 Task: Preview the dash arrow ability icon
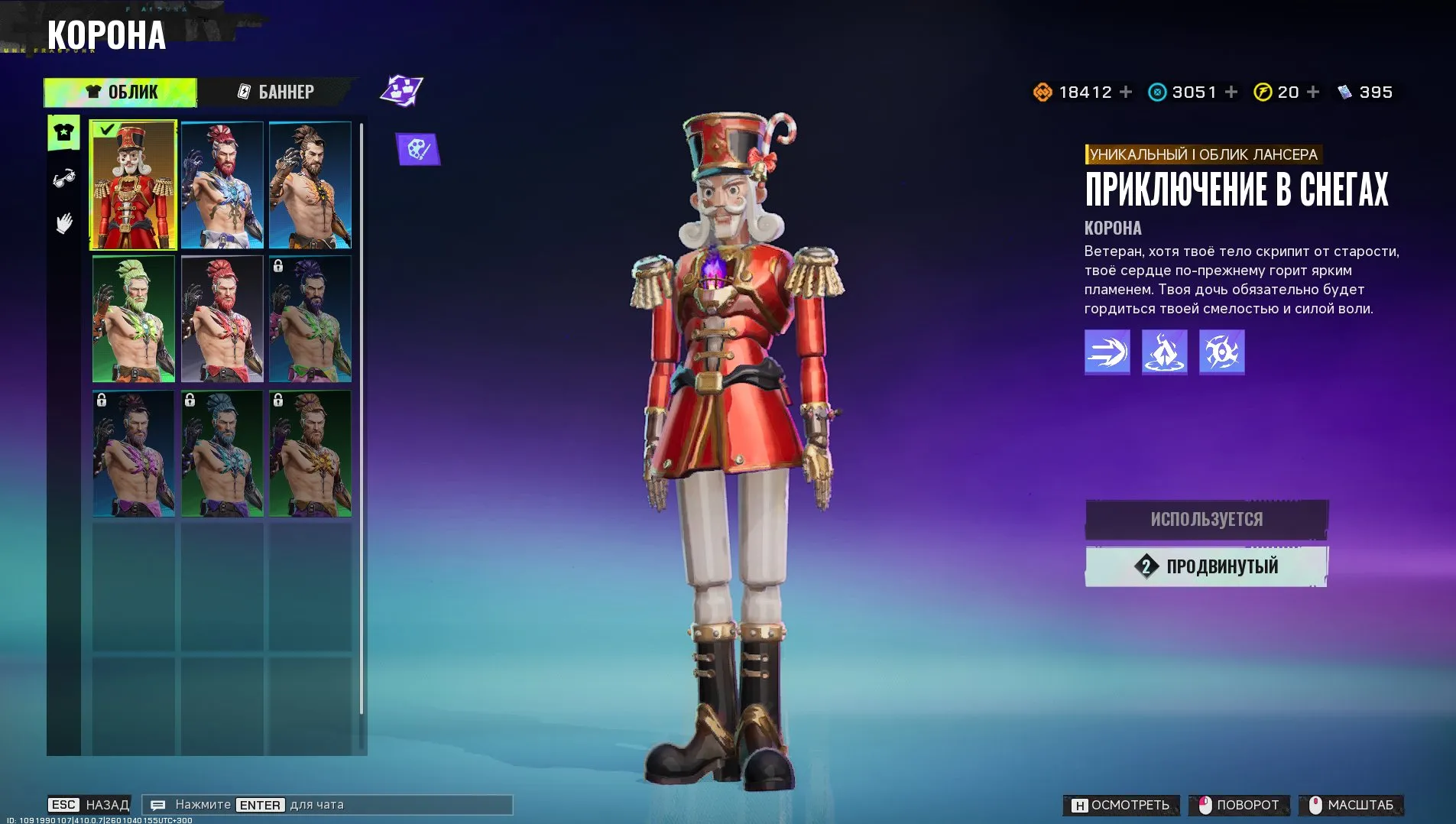1107,352
